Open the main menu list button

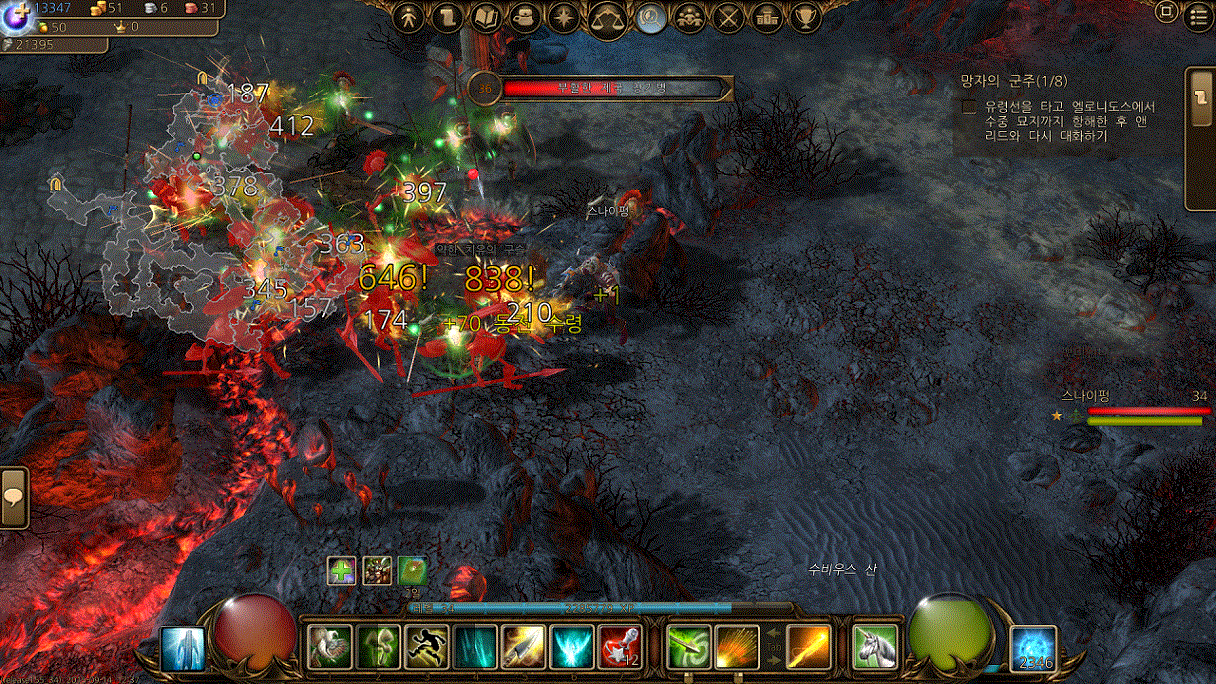point(1199,16)
